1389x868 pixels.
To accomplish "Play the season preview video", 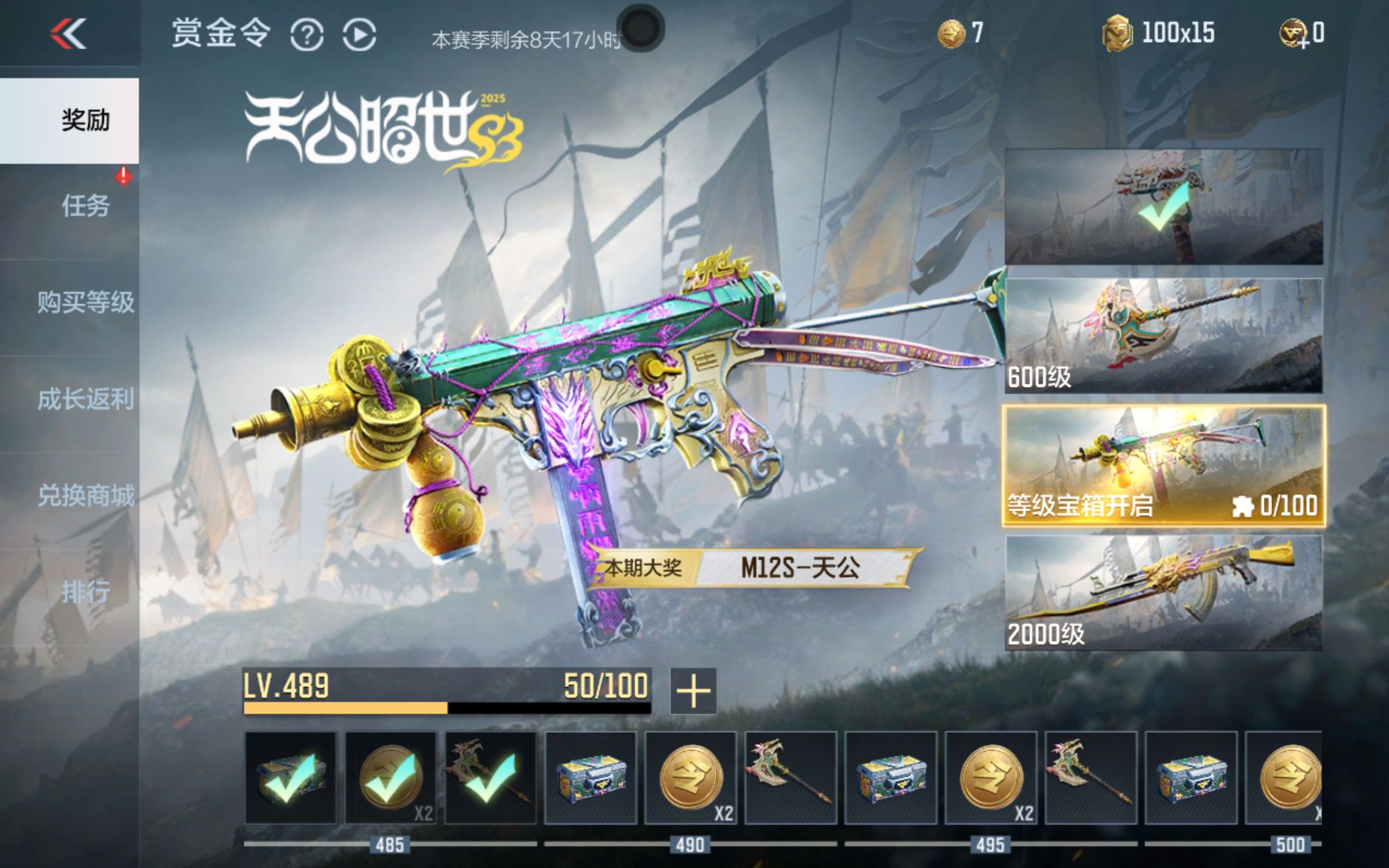I will pos(359,35).
